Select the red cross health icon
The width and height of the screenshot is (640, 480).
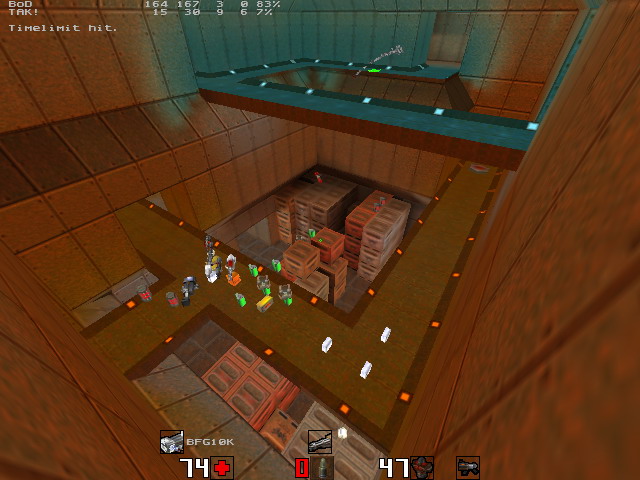[x=221, y=467]
